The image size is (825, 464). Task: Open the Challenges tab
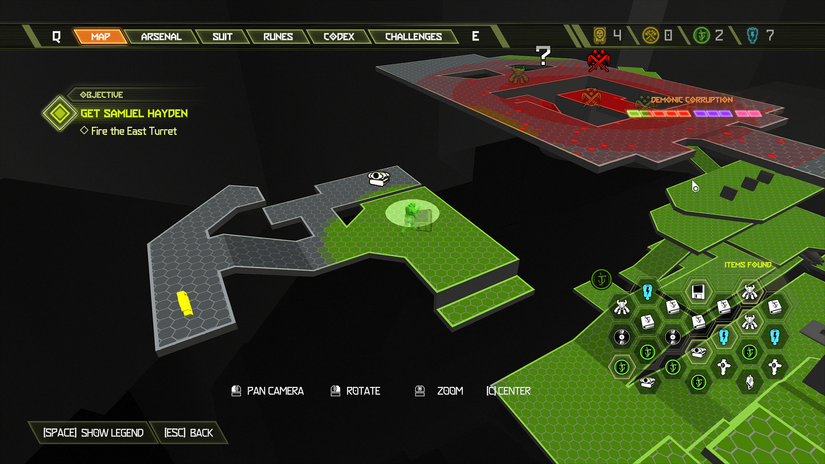pyautogui.click(x=413, y=37)
